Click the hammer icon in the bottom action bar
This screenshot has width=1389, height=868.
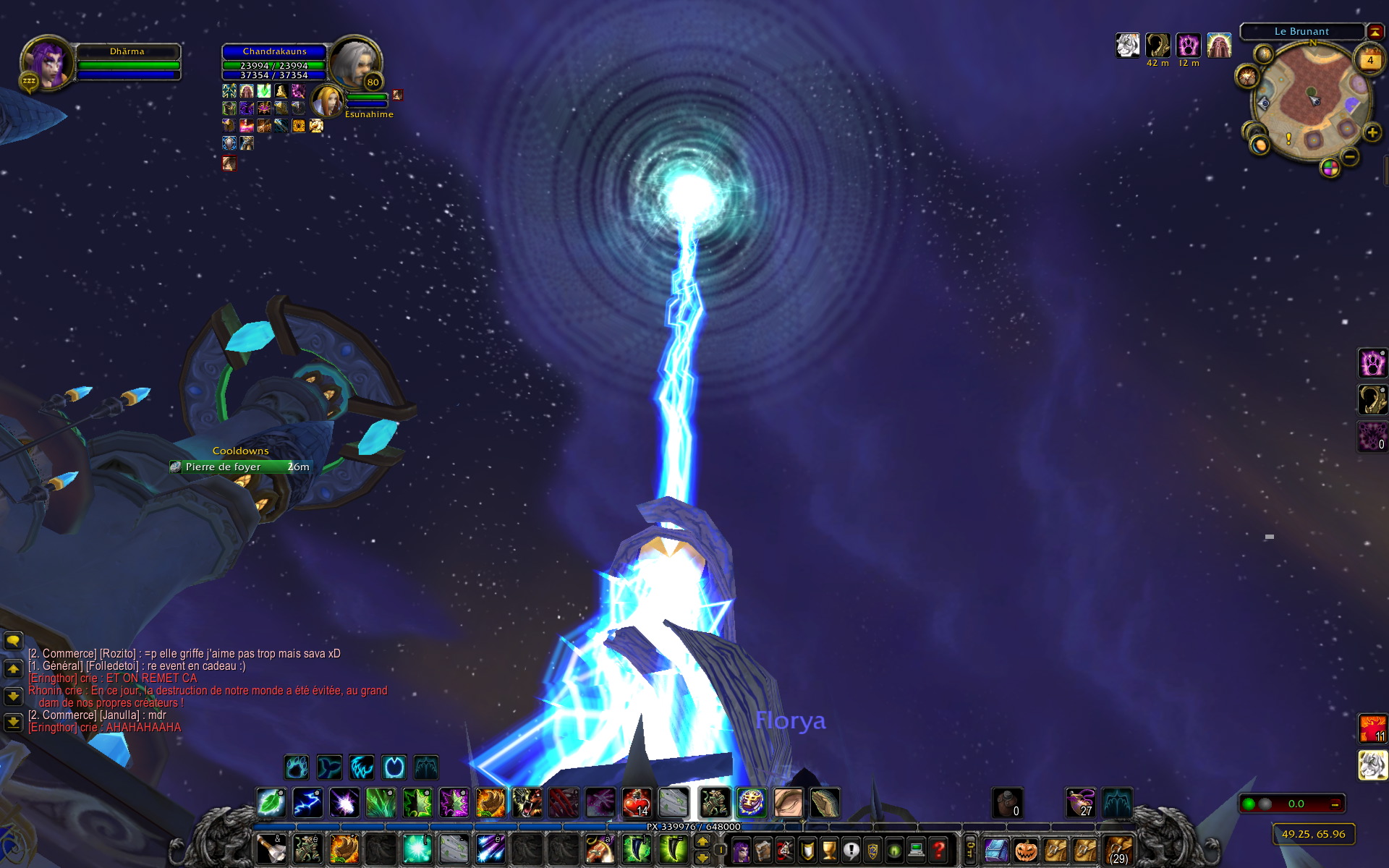click(x=271, y=849)
